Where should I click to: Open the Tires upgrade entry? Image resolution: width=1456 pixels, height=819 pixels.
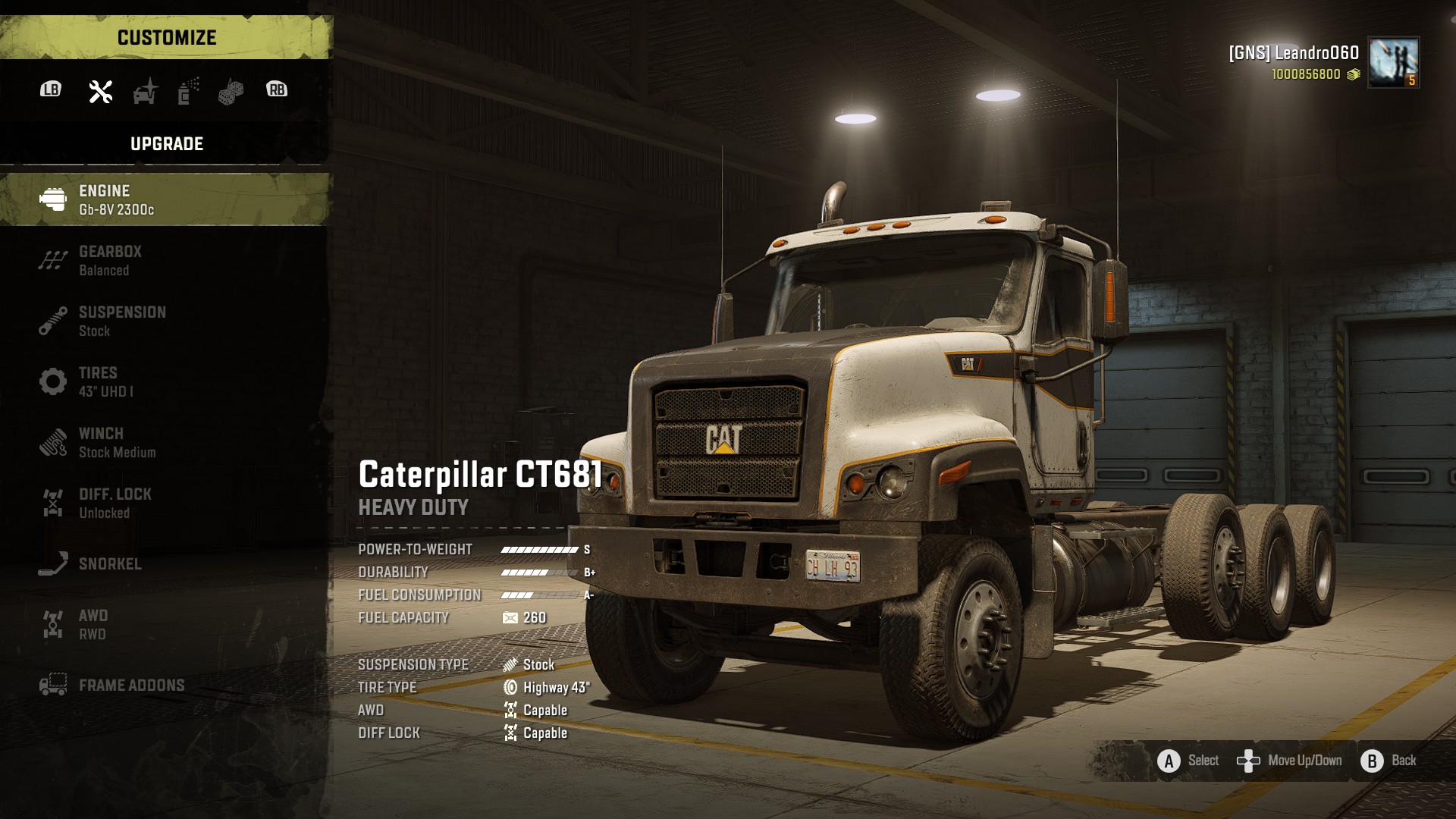tap(165, 381)
